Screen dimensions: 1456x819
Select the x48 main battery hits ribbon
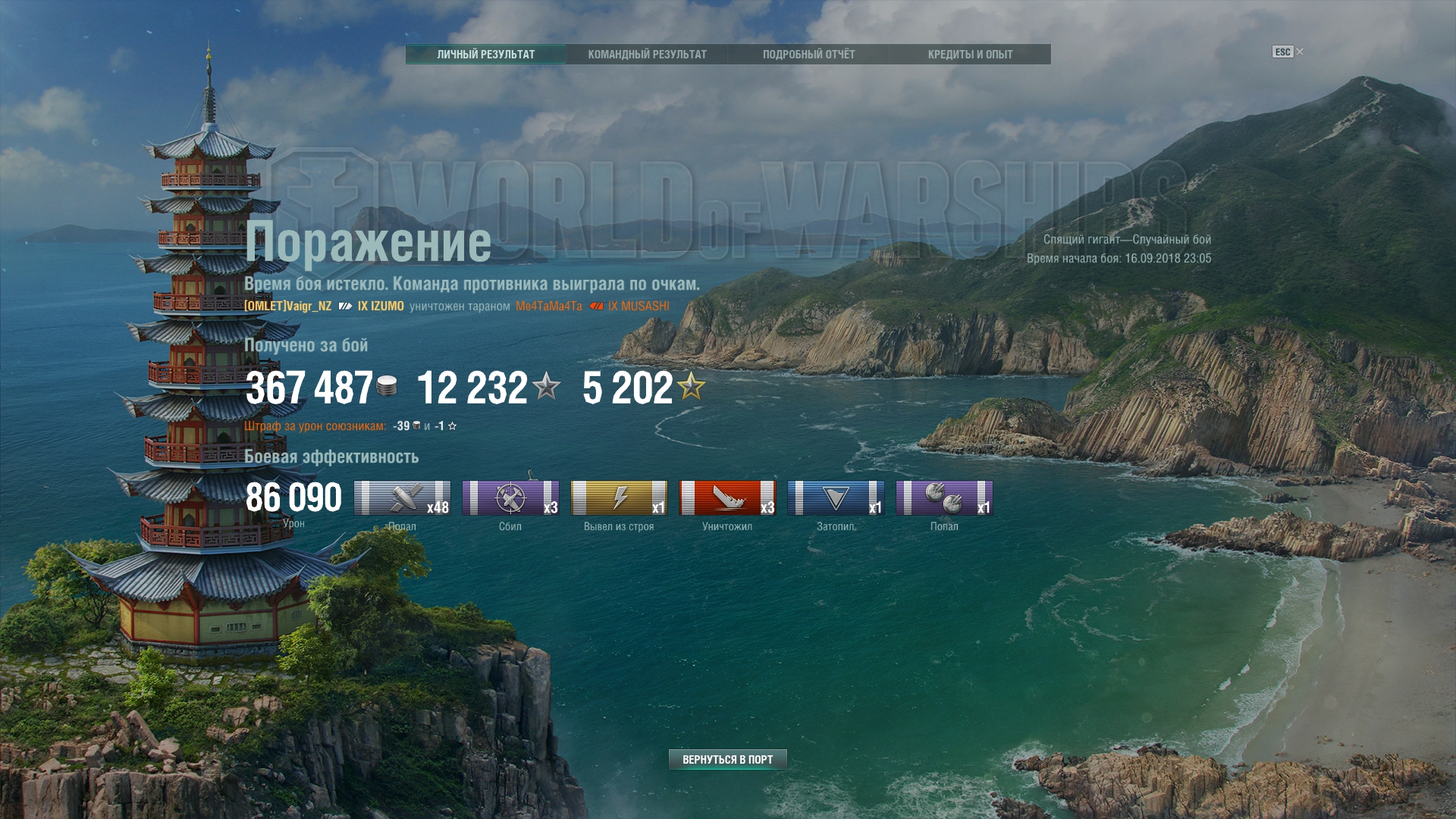tap(402, 498)
